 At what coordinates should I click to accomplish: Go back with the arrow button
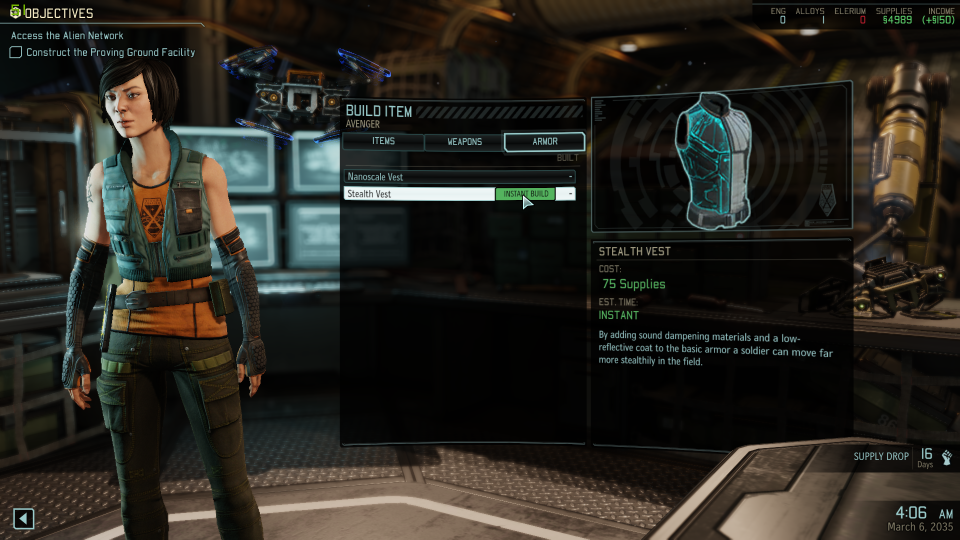(24, 518)
